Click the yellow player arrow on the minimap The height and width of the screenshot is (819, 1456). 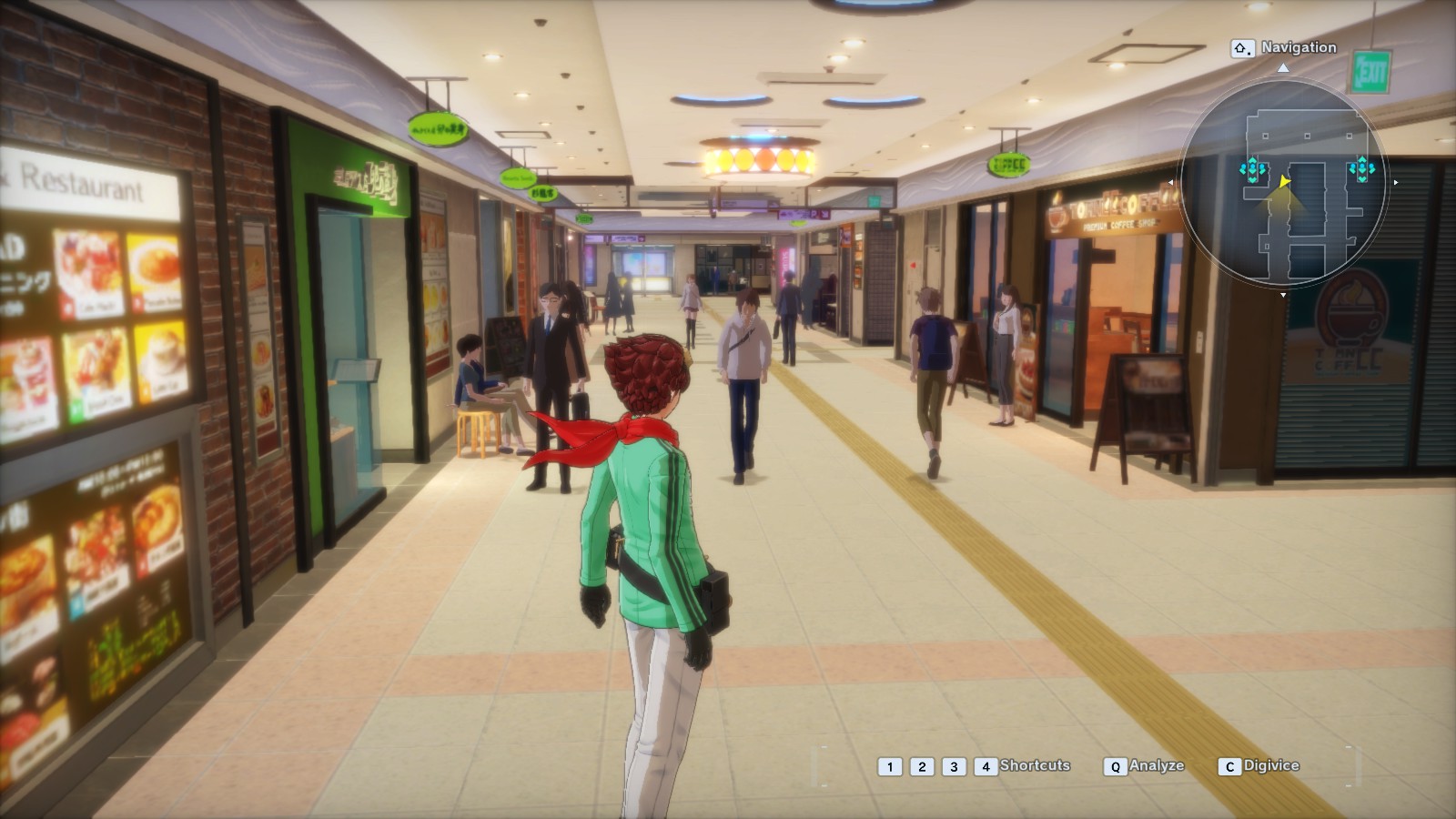(1283, 182)
